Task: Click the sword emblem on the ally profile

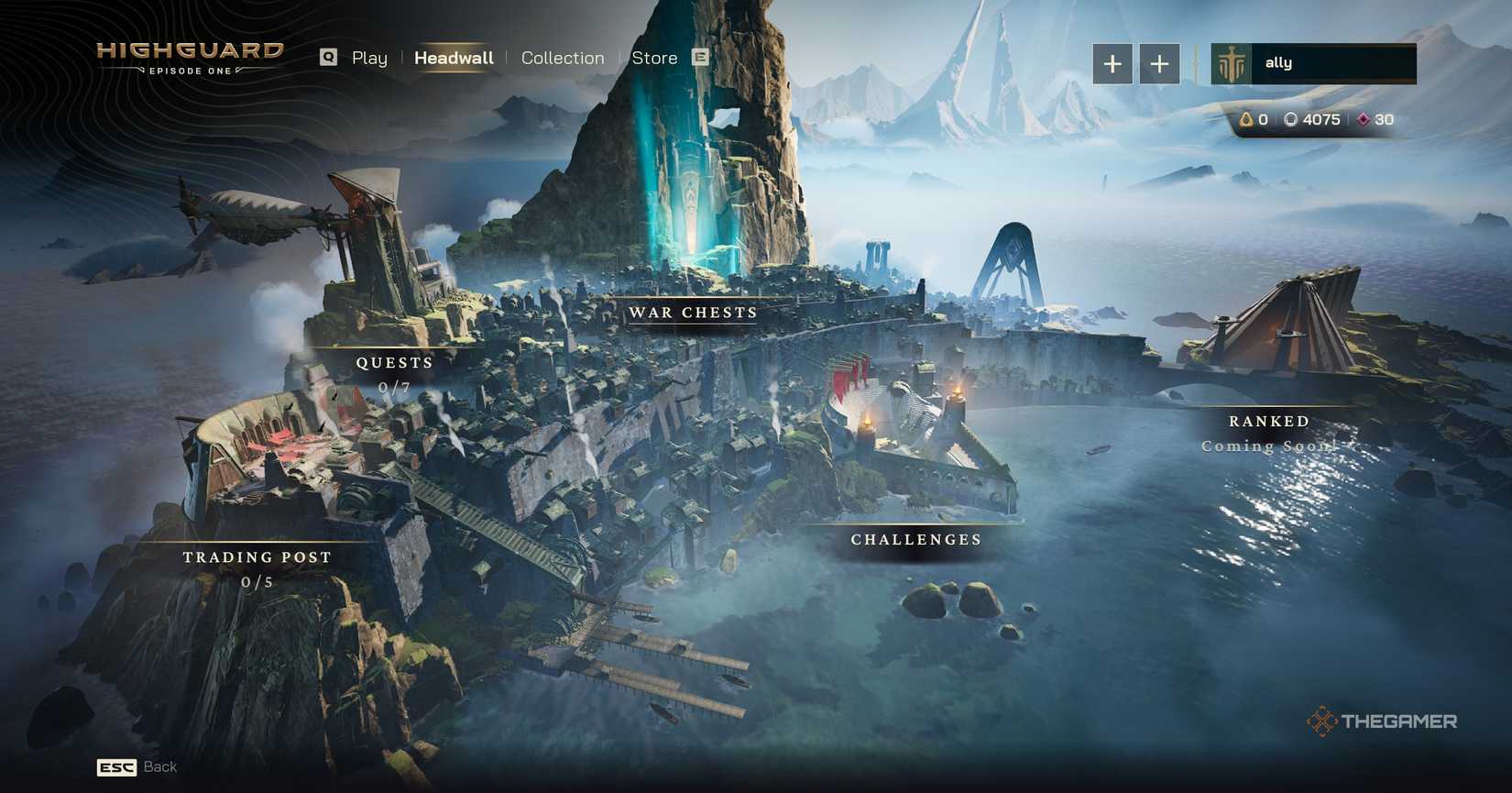Action: [1233, 62]
